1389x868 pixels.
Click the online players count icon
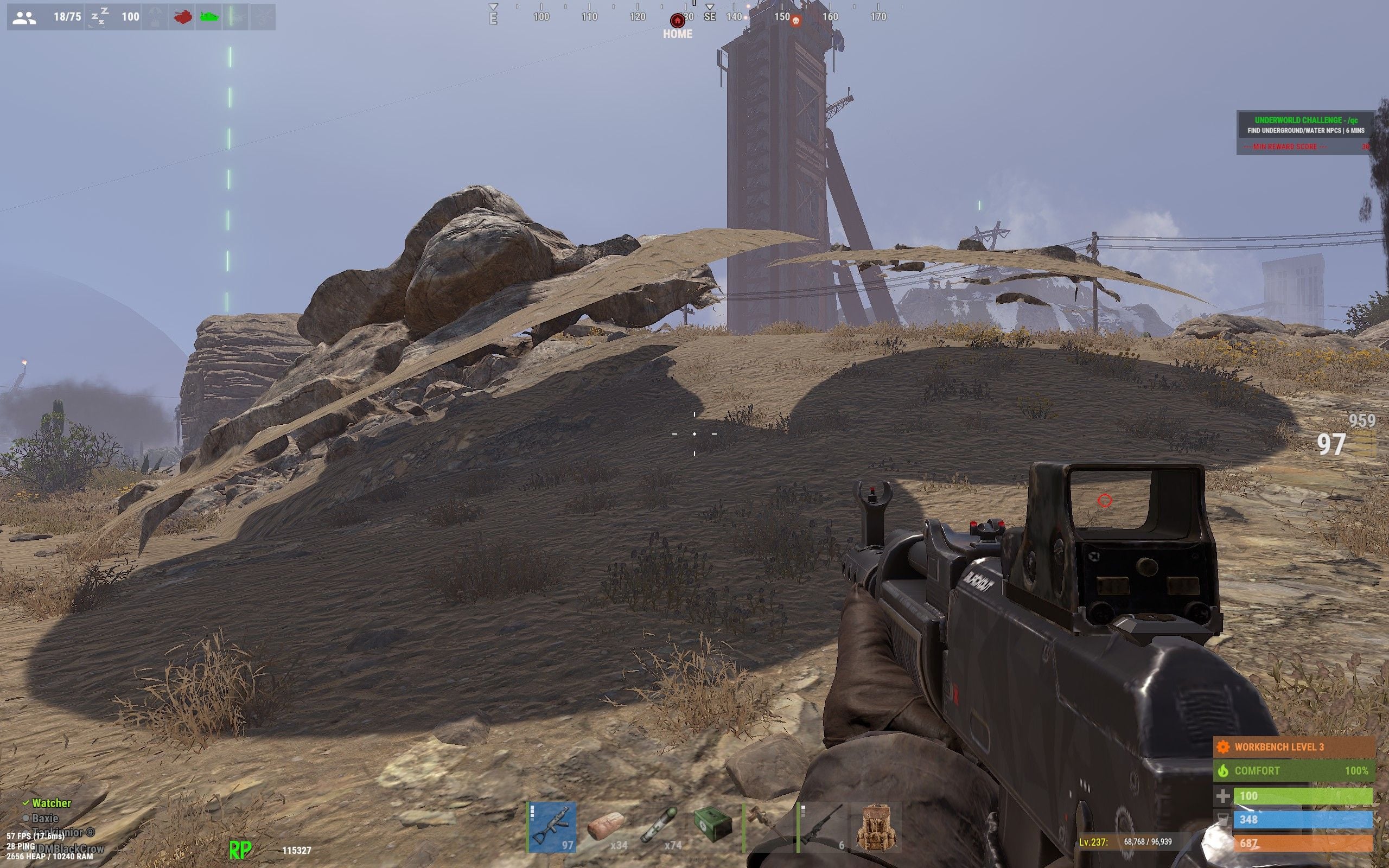click(x=24, y=17)
